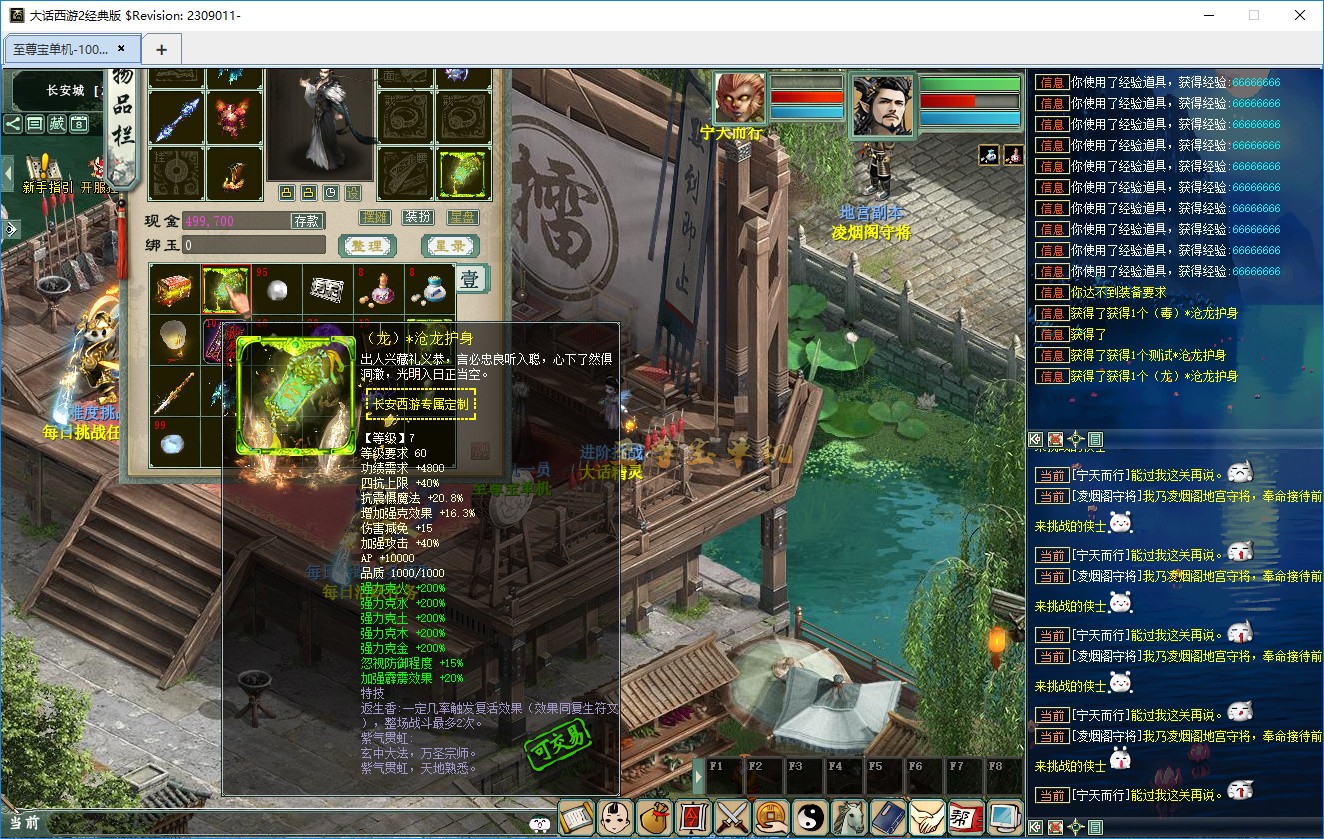Open the 新手指引 beginner guide icon
The width and height of the screenshot is (1324, 839).
point(41,172)
